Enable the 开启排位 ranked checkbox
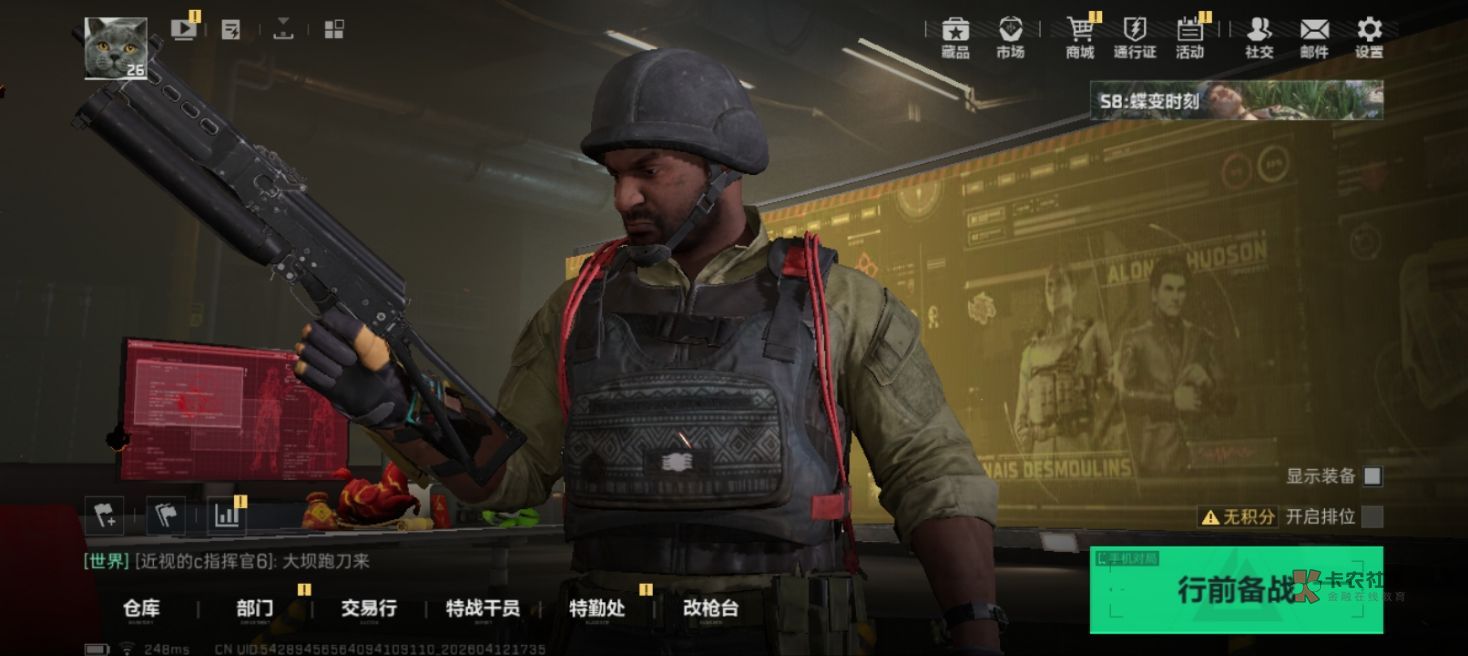1468x656 pixels. pos(1373,517)
